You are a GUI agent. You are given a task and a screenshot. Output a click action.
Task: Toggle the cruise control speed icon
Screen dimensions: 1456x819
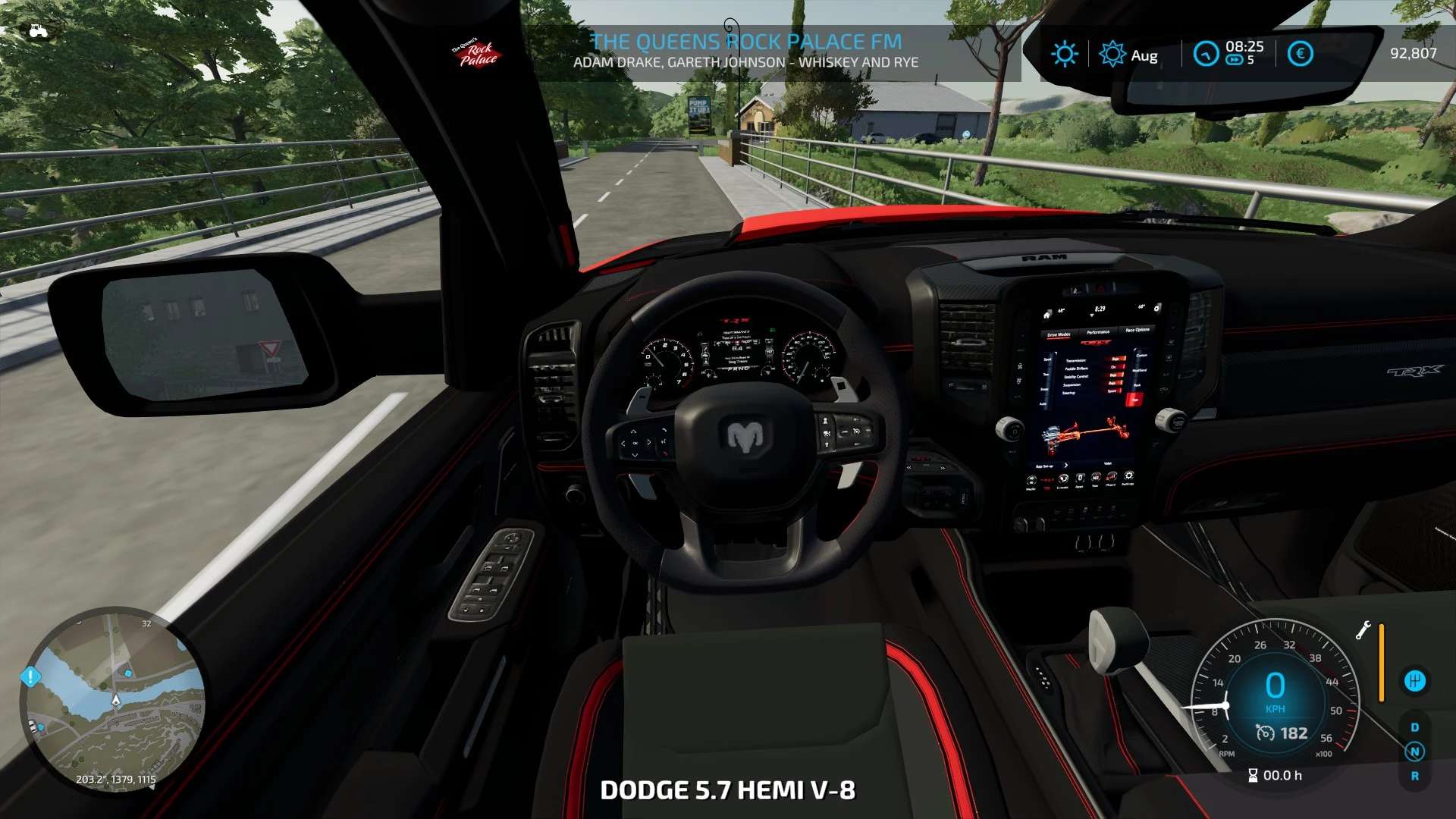1265,733
